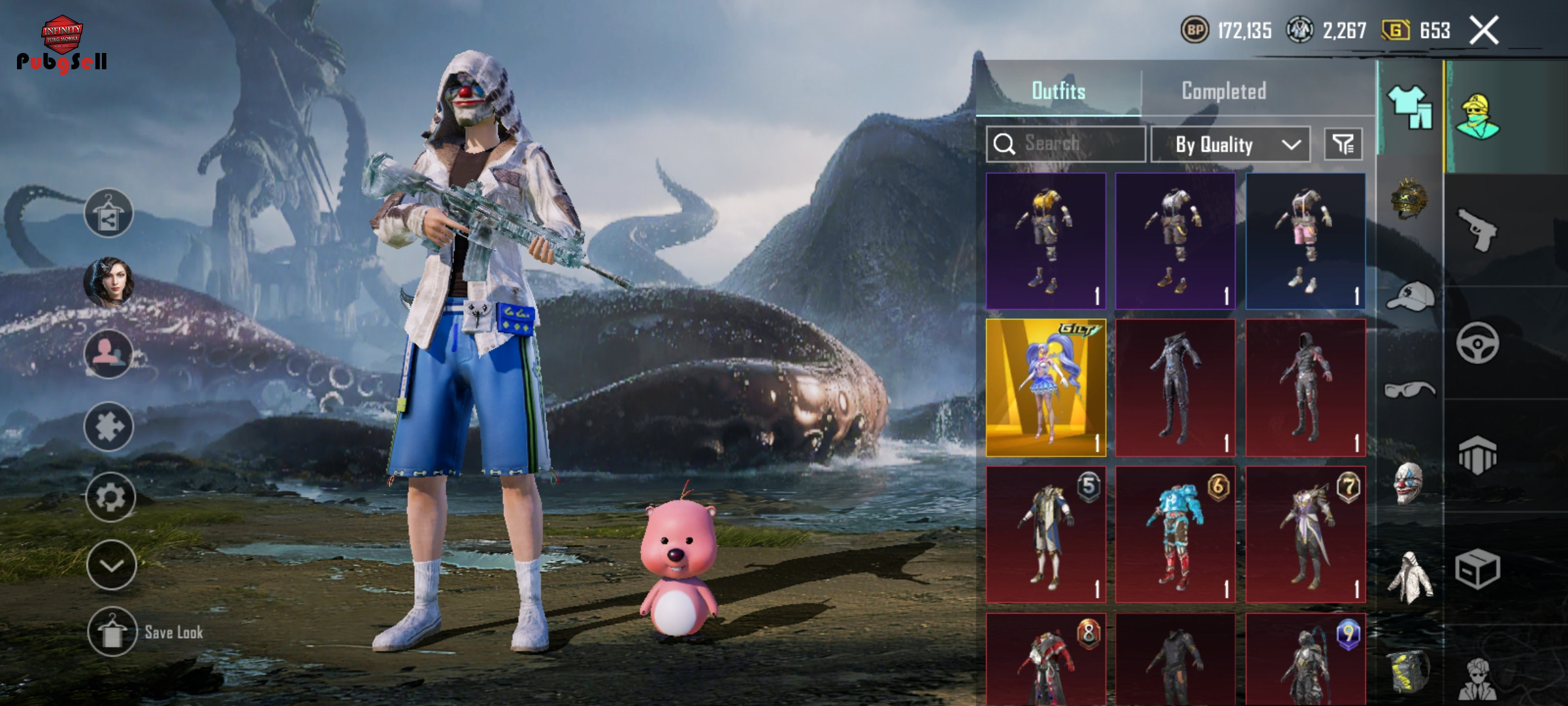Screen dimensions: 1568x706
Task: Click the Search field for outfits
Action: (x=1066, y=144)
